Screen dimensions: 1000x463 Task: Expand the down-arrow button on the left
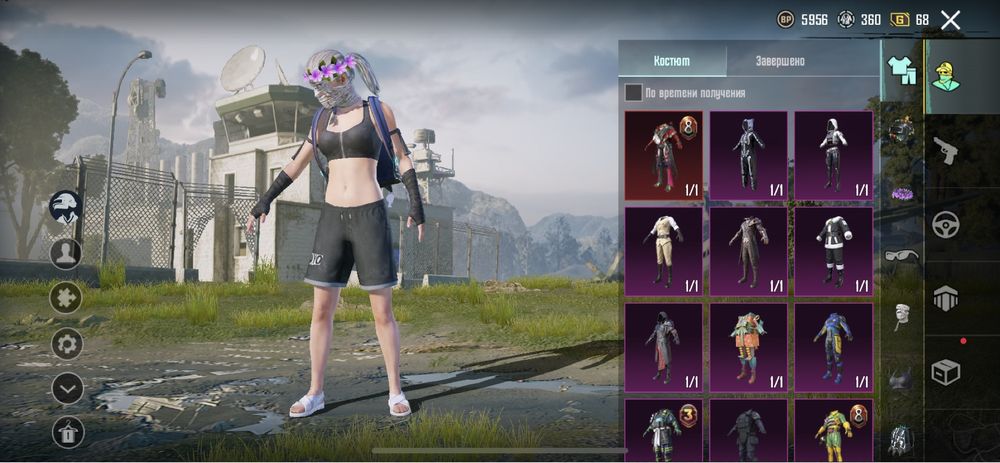click(67, 388)
